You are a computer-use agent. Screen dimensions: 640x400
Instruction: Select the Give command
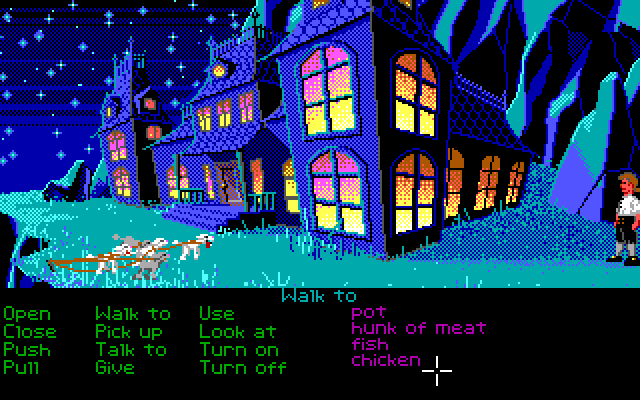coord(115,367)
